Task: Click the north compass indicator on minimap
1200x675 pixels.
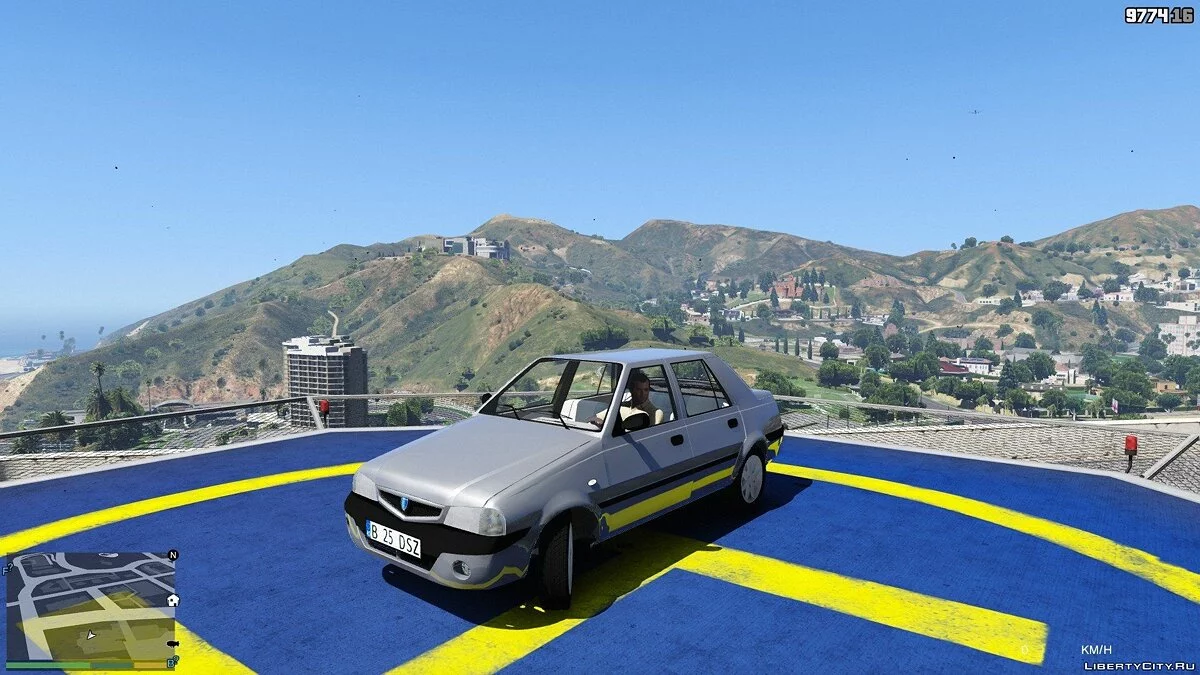Action: (x=172, y=555)
